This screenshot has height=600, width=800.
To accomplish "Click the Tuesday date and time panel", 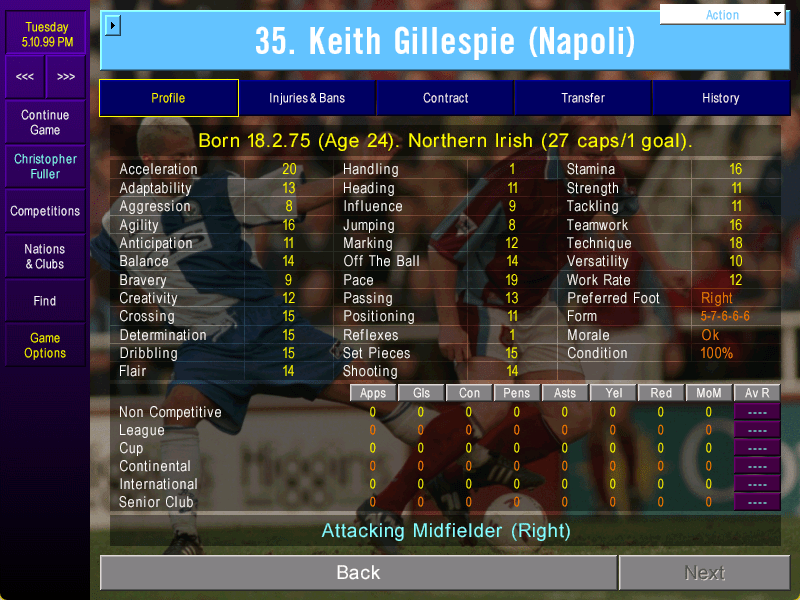I will click(x=46, y=34).
